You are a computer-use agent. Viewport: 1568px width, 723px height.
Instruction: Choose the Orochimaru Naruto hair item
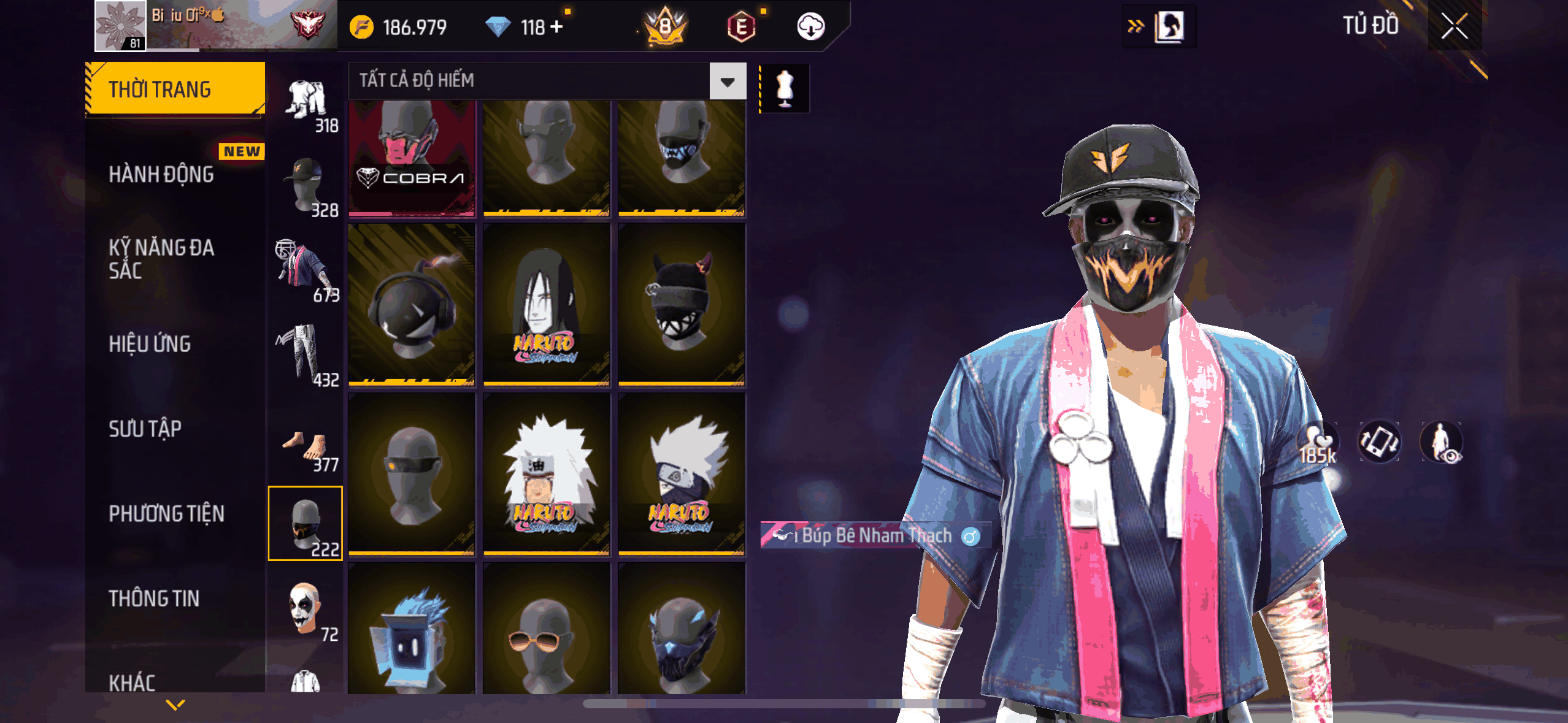click(547, 305)
